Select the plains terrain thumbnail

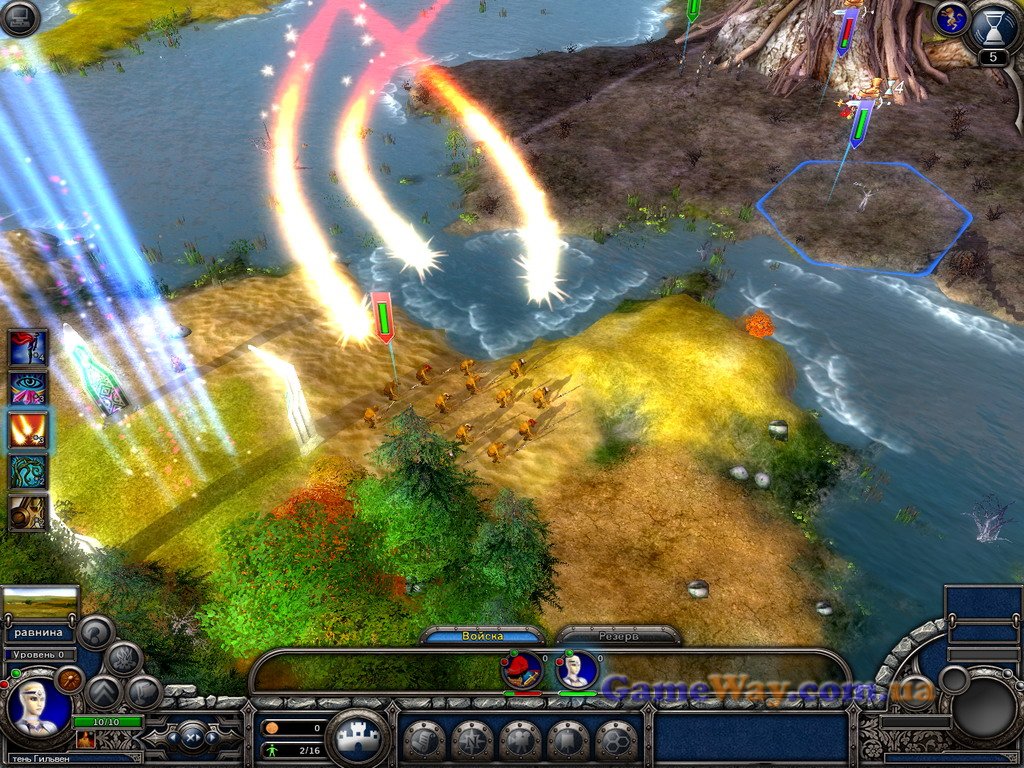point(41,603)
